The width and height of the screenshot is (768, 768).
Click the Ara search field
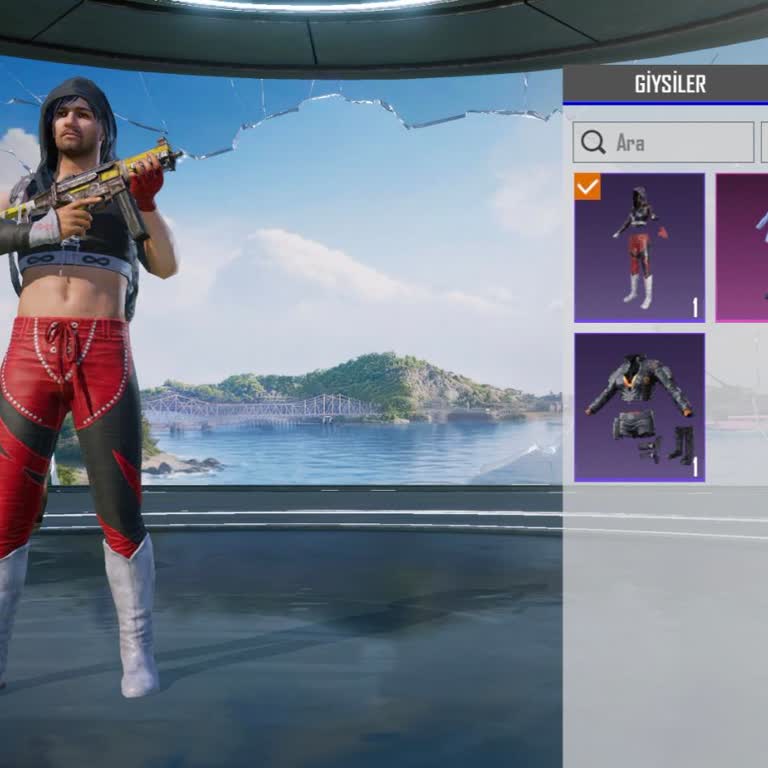[x=663, y=143]
